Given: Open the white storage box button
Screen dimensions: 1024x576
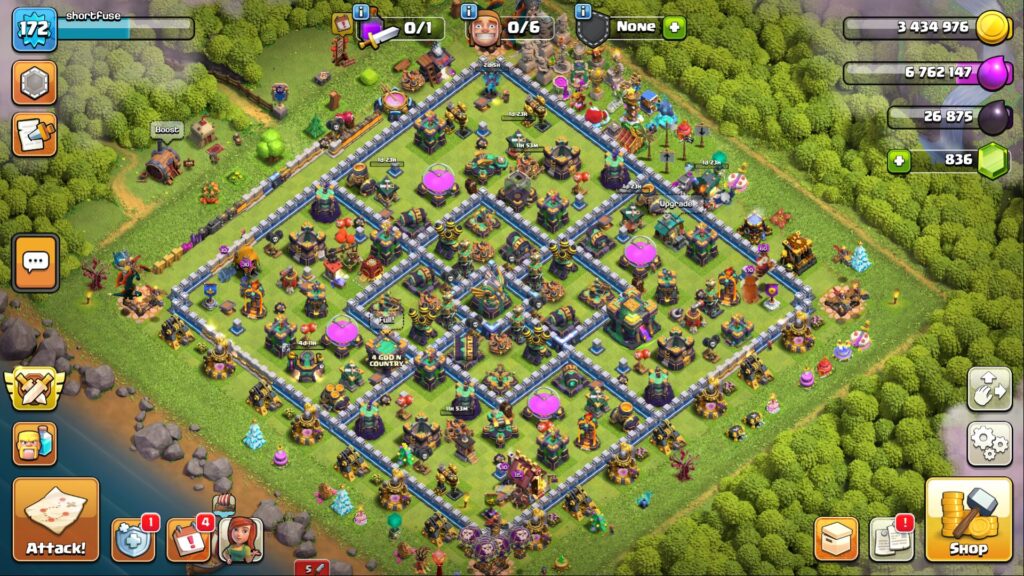Looking at the screenshot, I should pos(836,539).
